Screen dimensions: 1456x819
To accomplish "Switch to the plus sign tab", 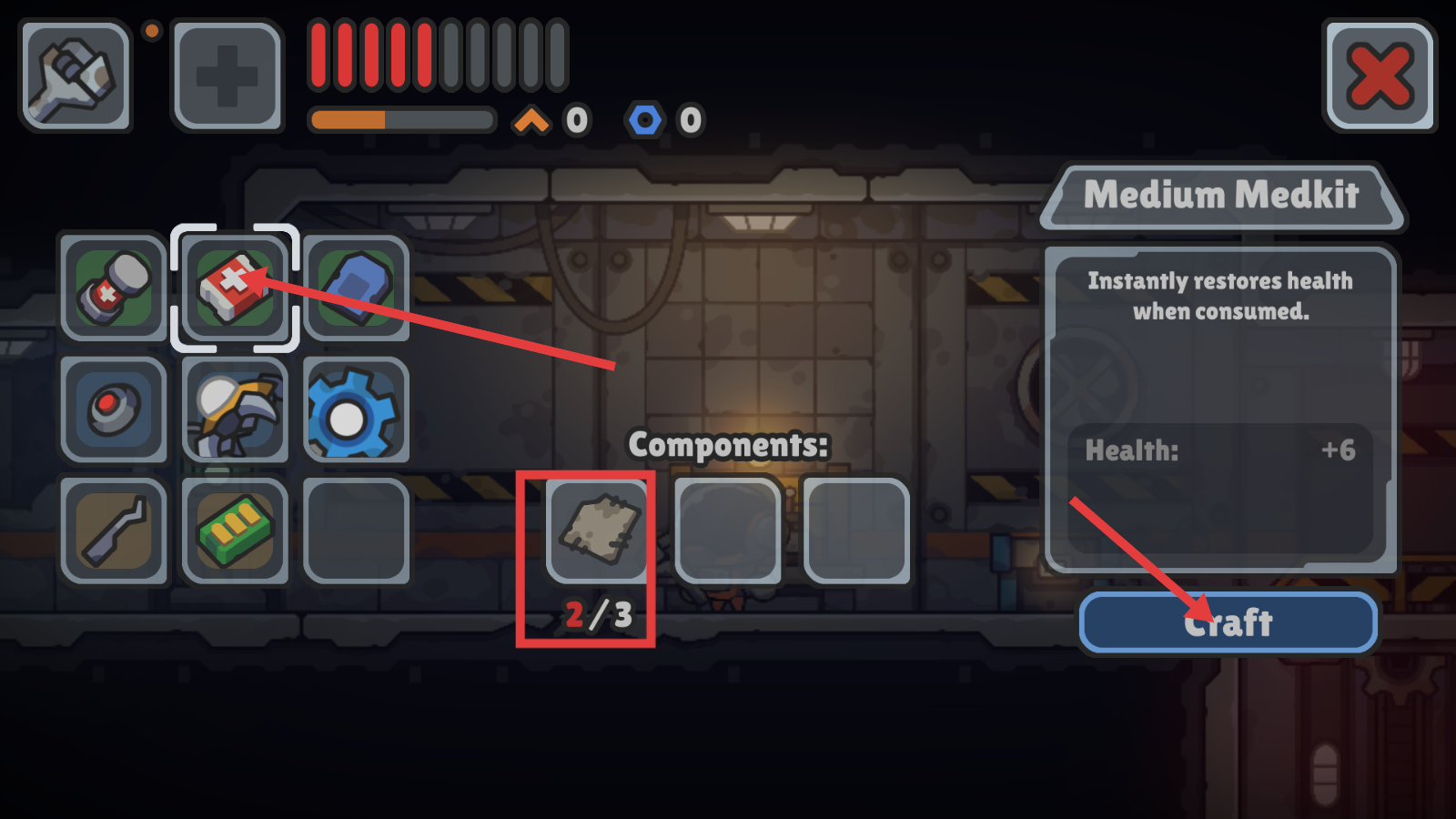I will 227,76.
